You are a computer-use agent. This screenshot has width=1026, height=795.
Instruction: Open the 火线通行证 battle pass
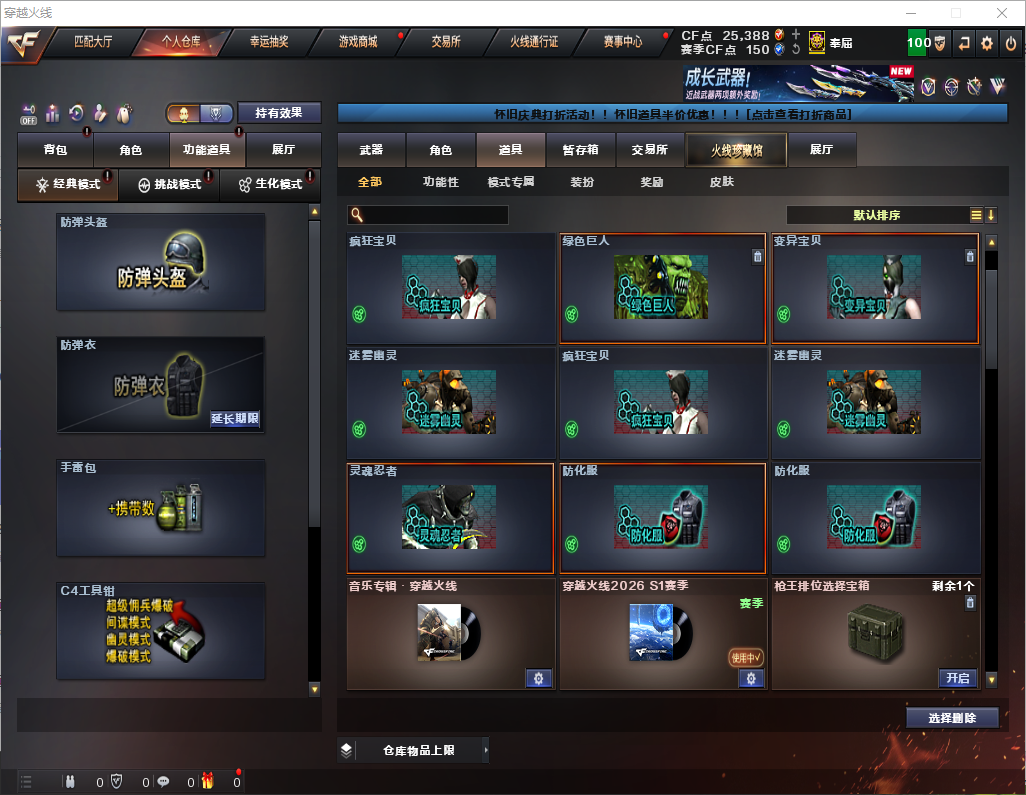(534, 42)
